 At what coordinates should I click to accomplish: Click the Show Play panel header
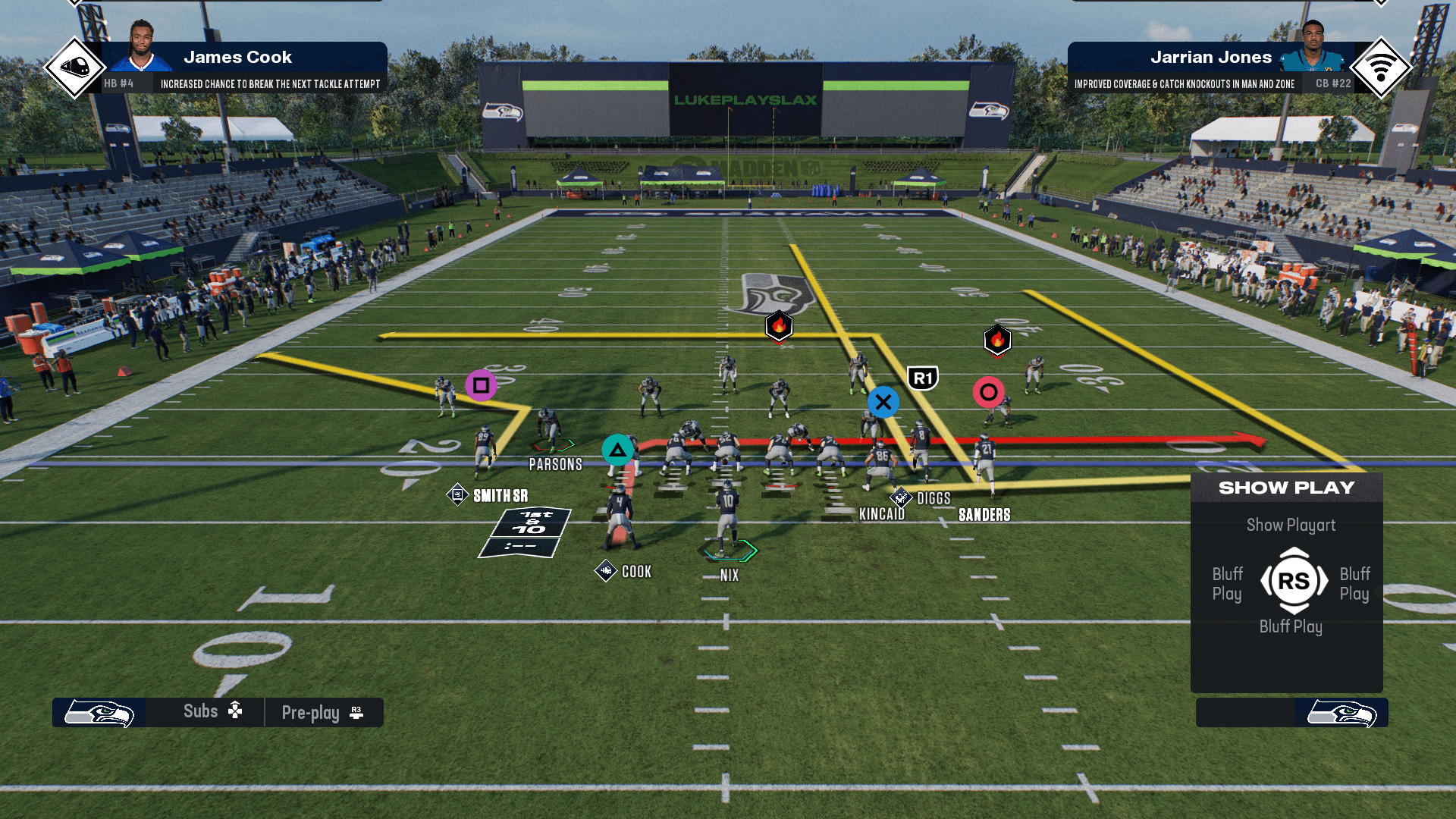1286,488
